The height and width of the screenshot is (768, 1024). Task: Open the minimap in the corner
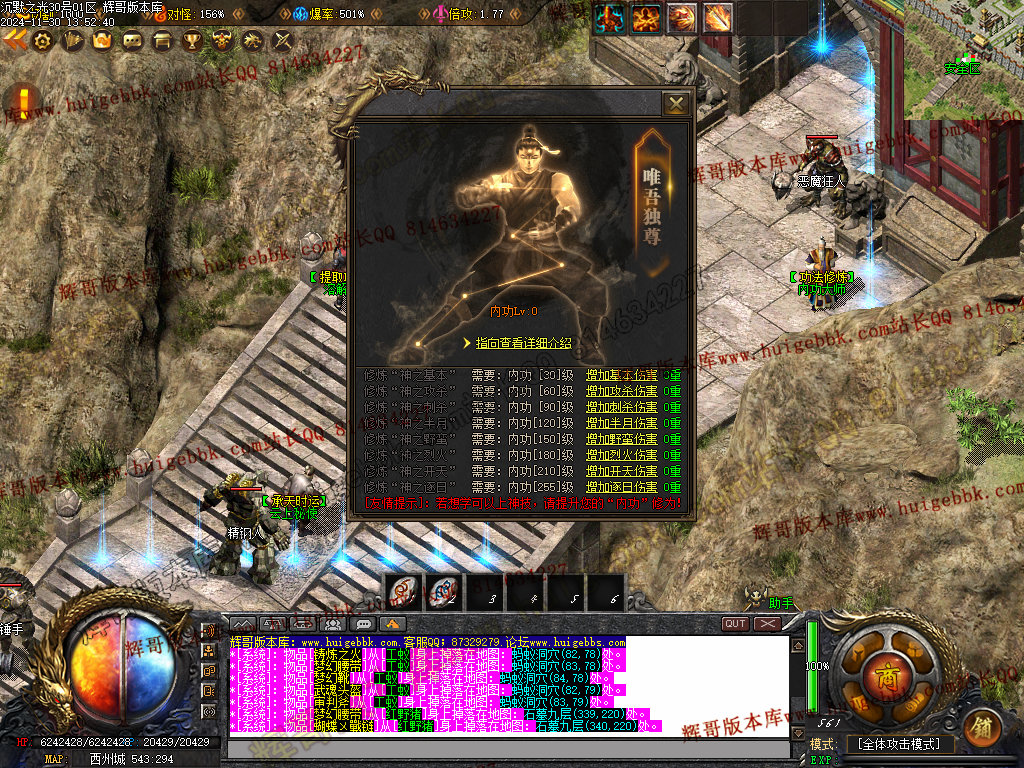pos(965,58)
